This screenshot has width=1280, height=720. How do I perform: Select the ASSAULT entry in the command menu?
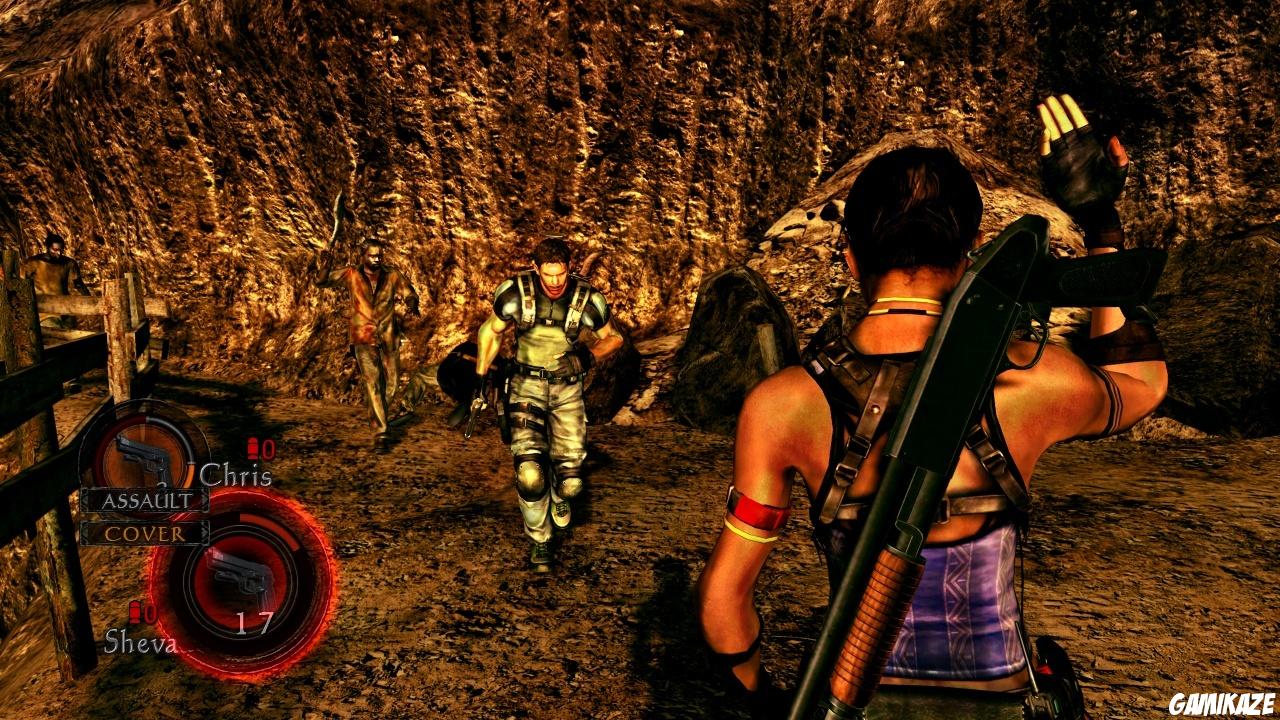148,500
